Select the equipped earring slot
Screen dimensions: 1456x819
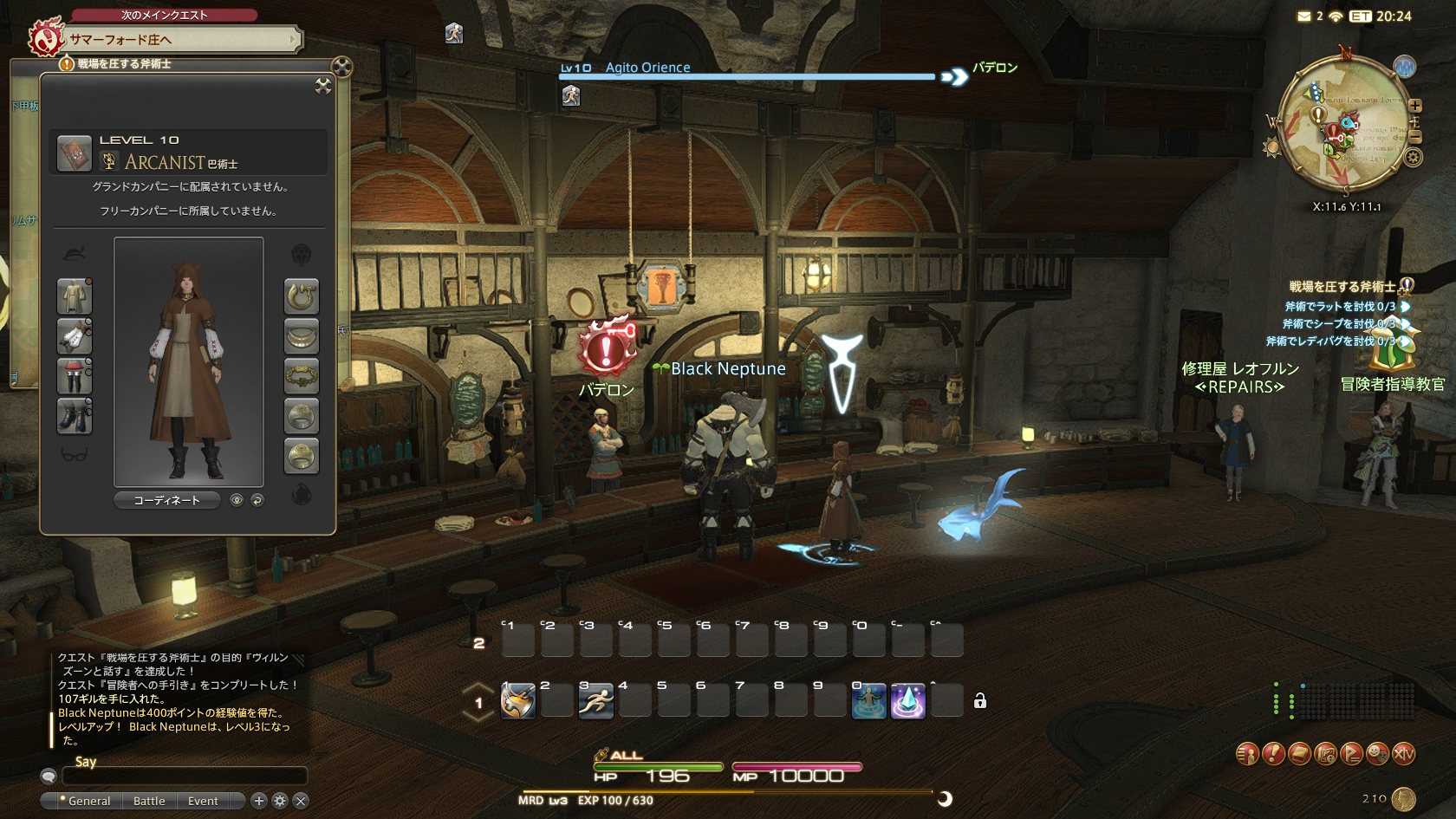click(x=302, y=296)
